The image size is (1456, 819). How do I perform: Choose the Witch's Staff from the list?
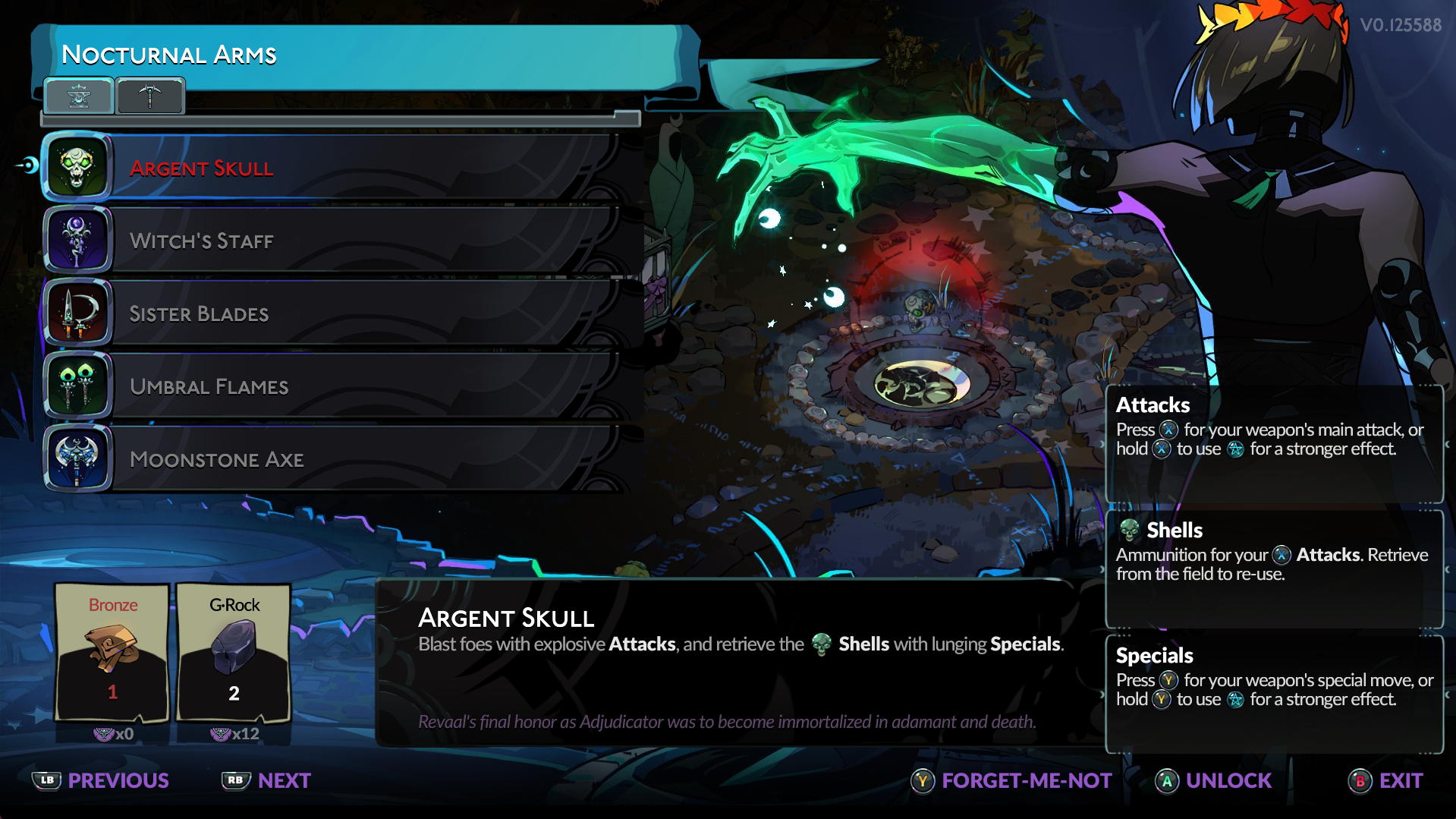coord(334,241)
